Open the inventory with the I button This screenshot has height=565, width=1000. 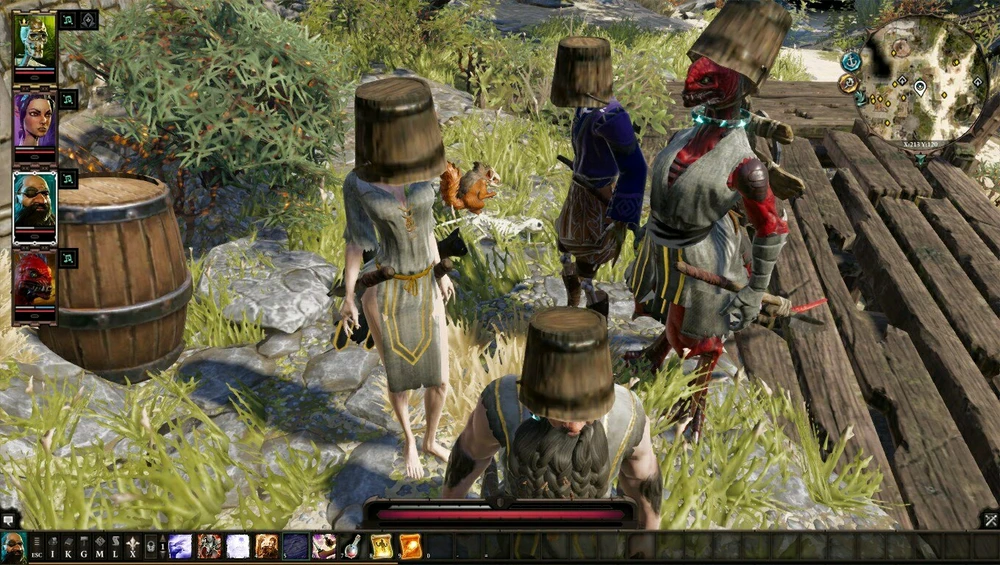click(x=53, y=546)
